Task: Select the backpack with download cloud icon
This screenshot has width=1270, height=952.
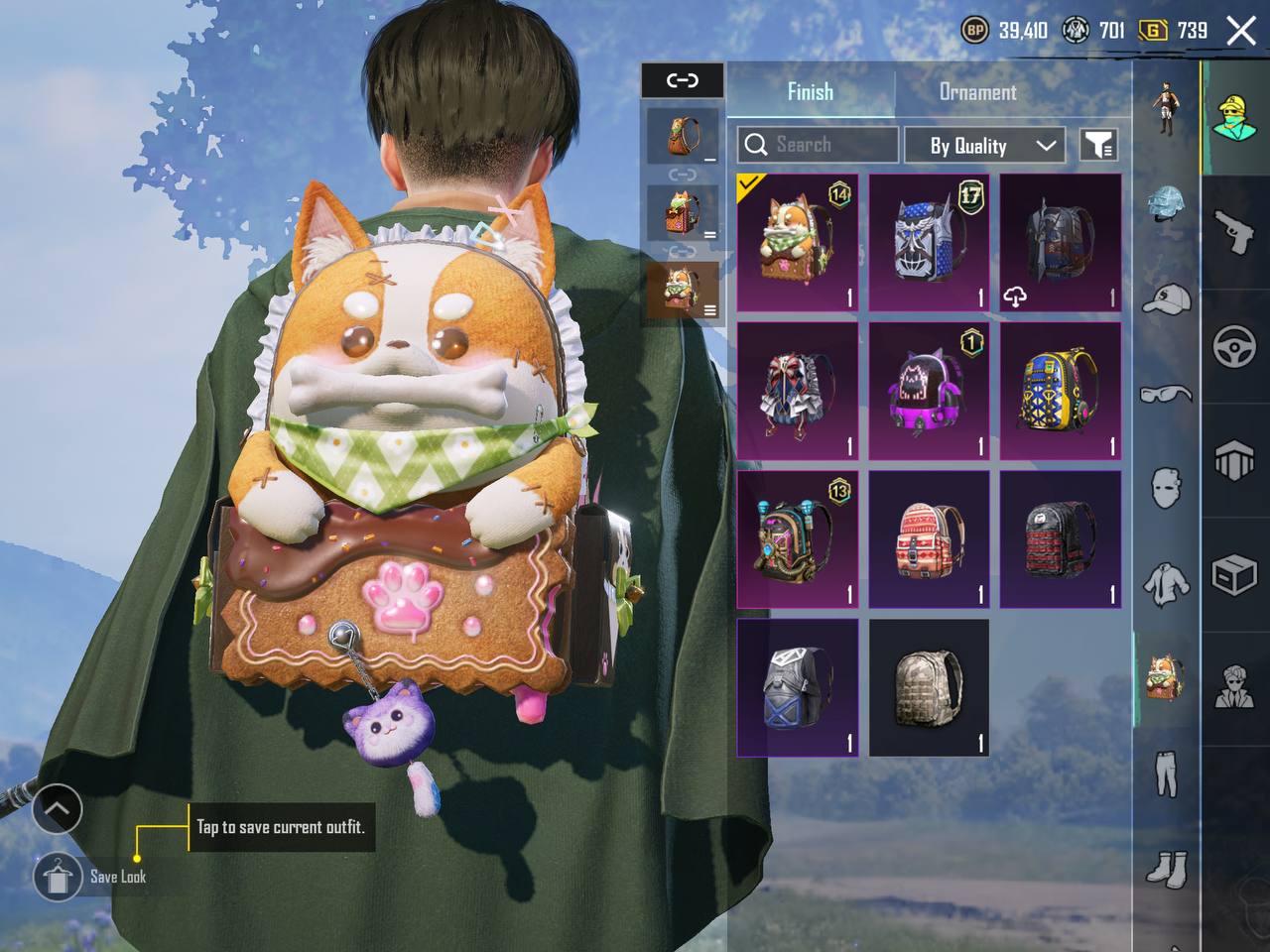Action: pos(1060,243)
